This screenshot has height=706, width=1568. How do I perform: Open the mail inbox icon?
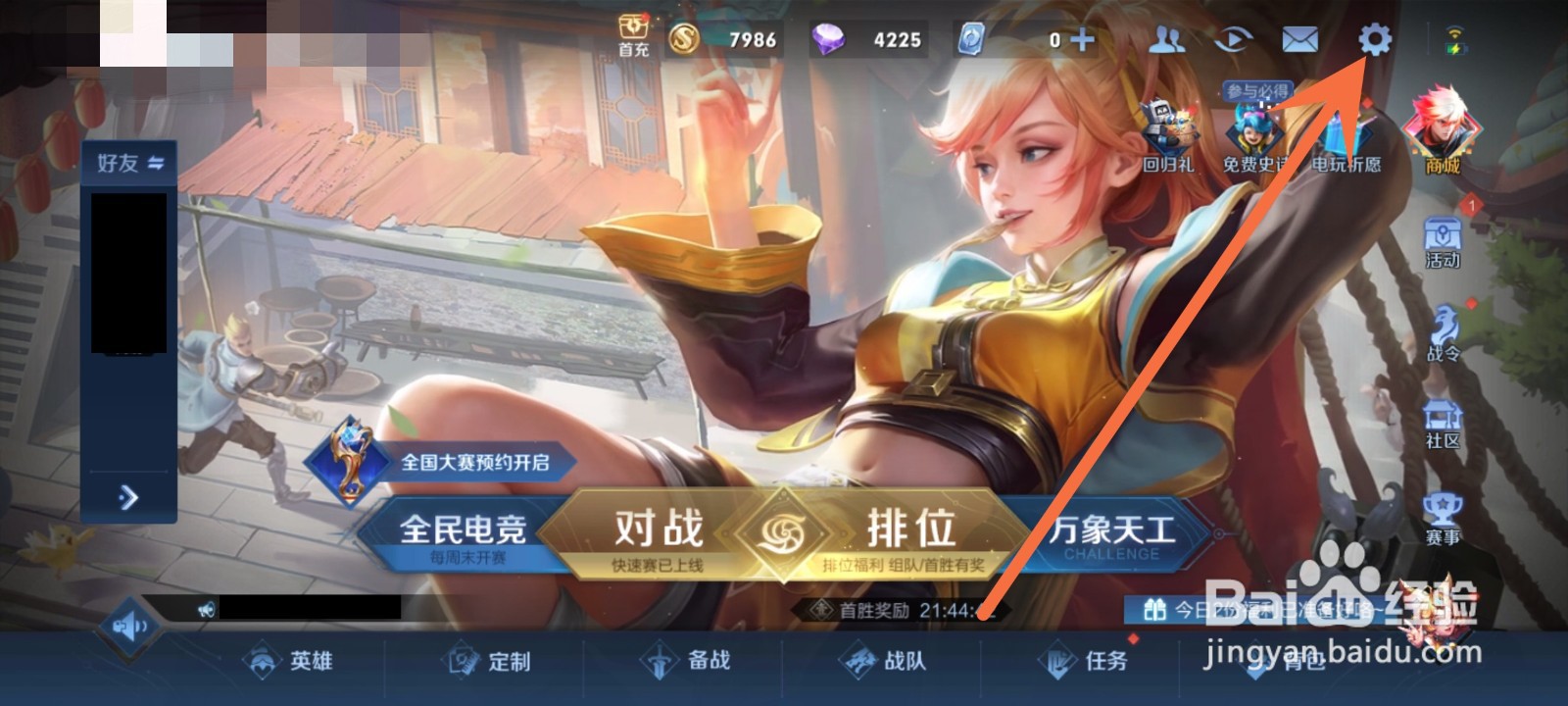pyautogui.click(x=1300, y=41)
